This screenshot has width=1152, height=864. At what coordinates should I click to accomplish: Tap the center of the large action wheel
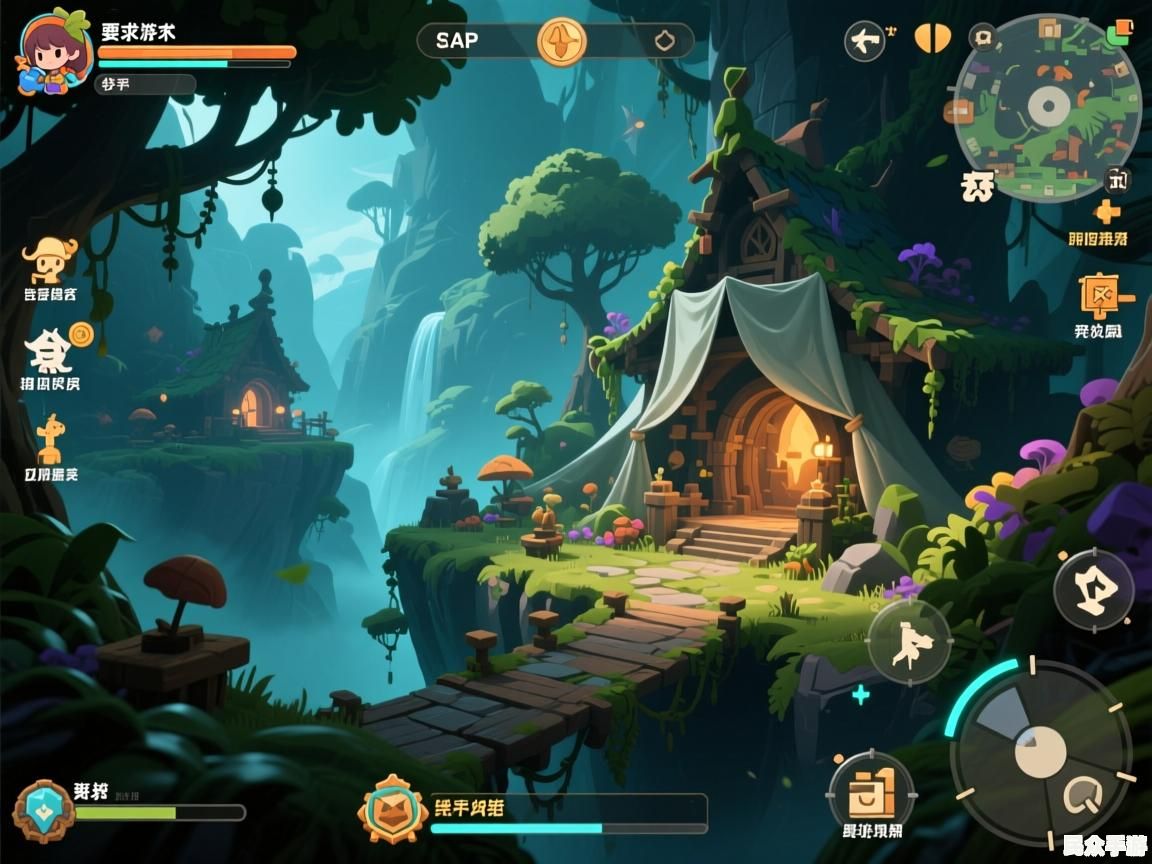1040,752
